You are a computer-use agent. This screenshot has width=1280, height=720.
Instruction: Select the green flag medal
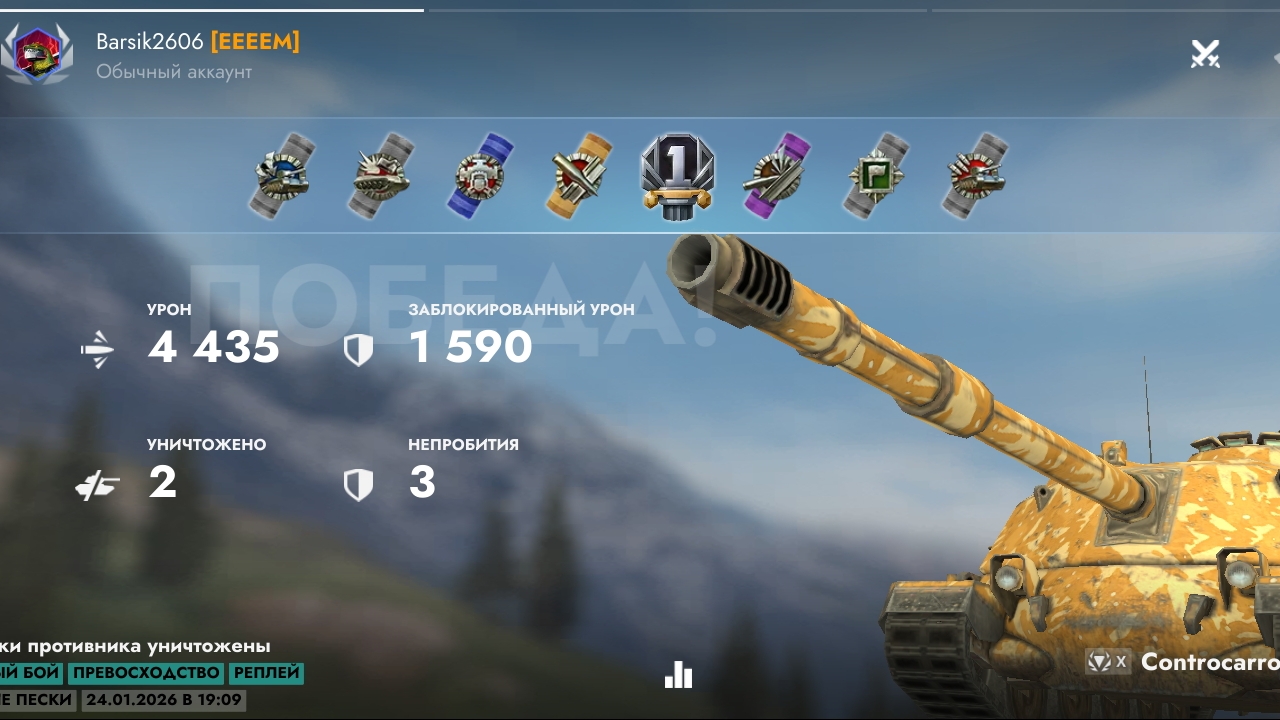[875, 177]
